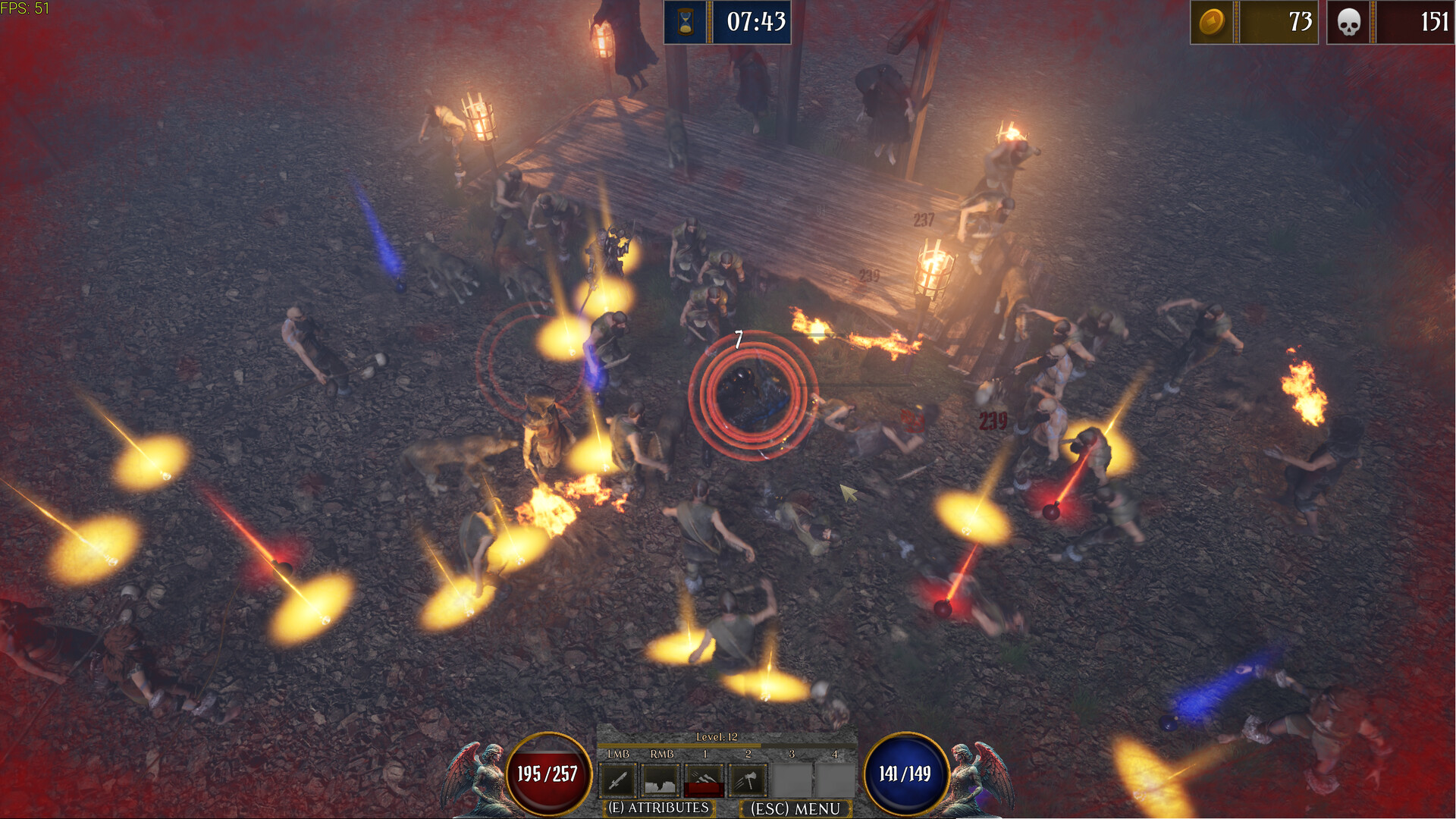Activate the claw skill in hotbar slot 1

coord(704,781)
